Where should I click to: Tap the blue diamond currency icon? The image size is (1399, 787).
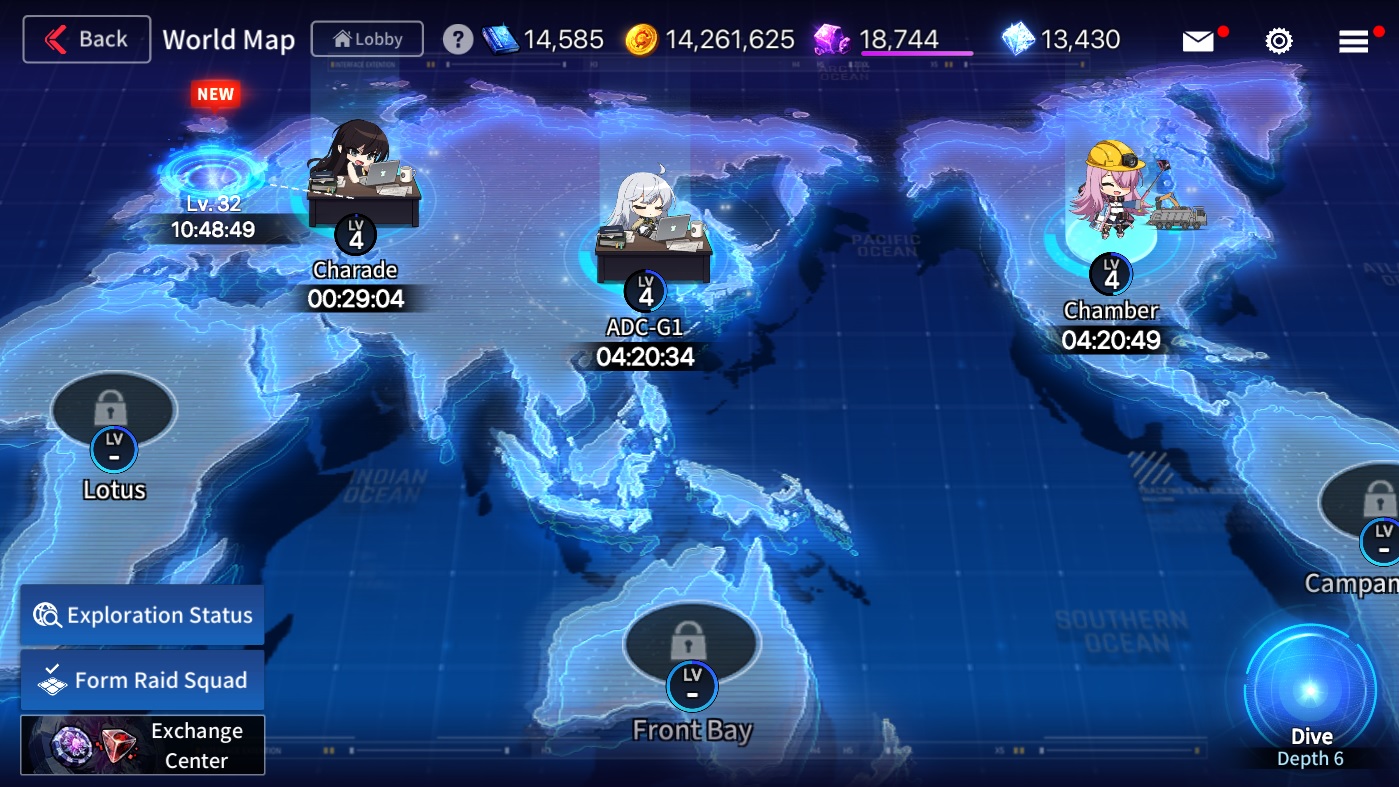1017,40
